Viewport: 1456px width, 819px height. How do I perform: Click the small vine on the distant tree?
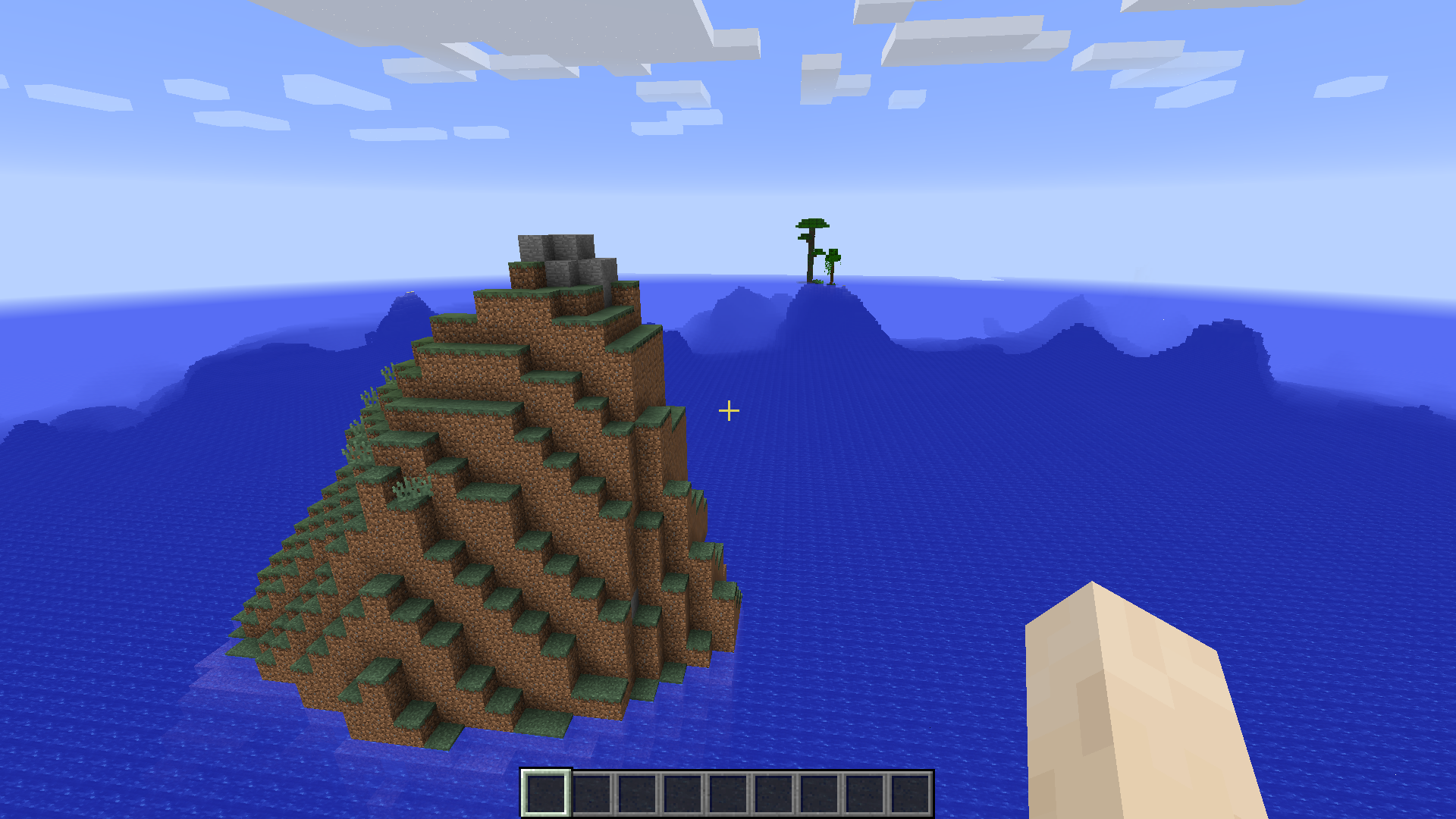[x=828, y=265]
